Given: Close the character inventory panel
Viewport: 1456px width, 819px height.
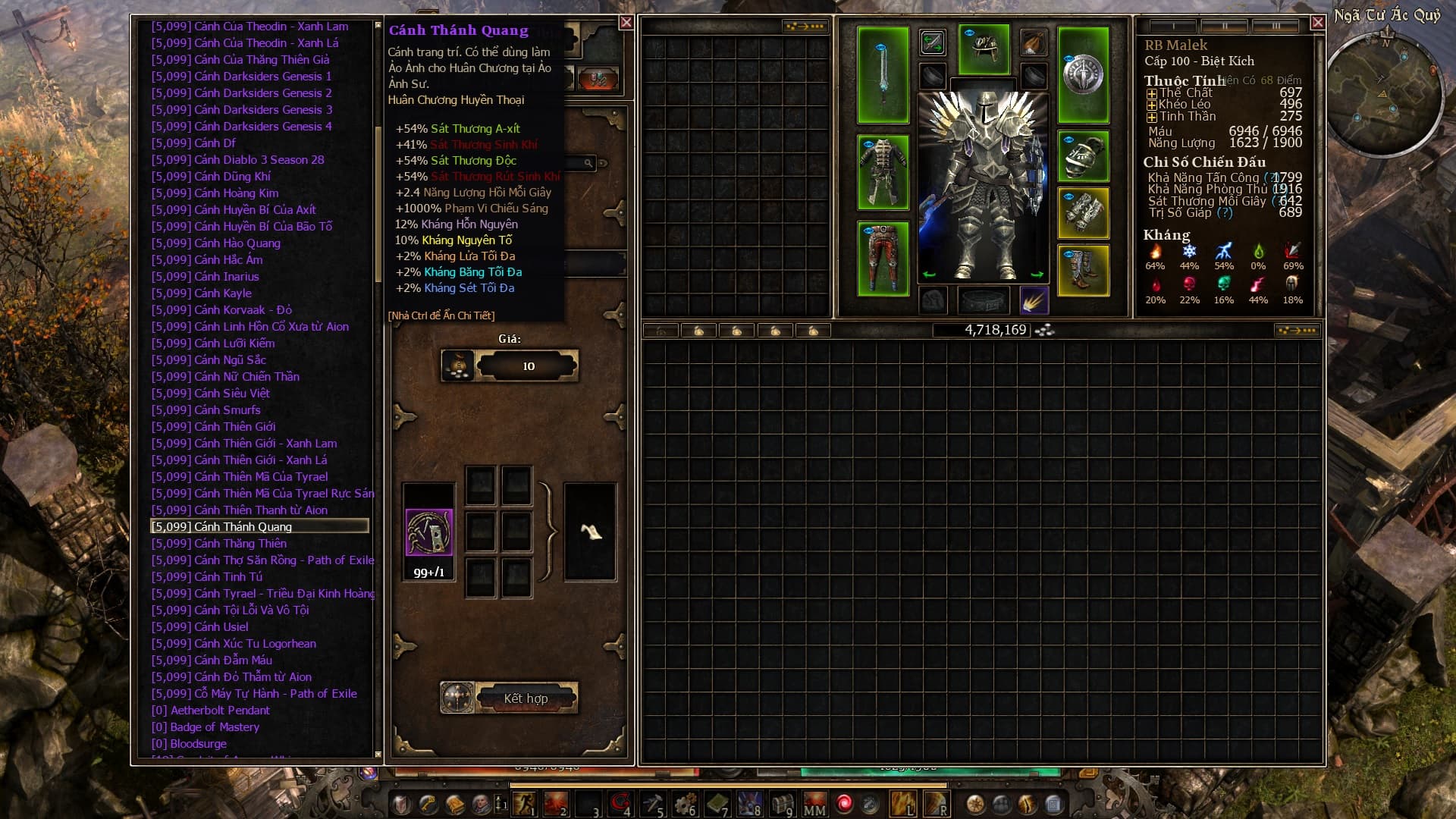Looking at the screenshot, I should (x=1317, y=23).
